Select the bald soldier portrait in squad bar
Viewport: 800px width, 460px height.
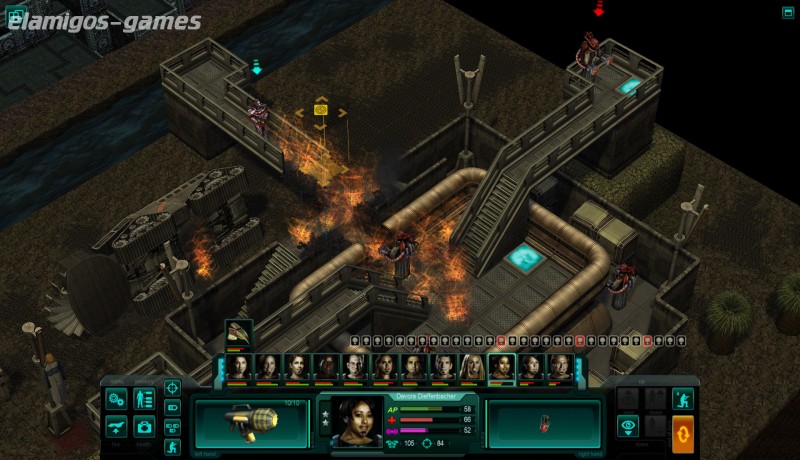[x=355, y=367]
